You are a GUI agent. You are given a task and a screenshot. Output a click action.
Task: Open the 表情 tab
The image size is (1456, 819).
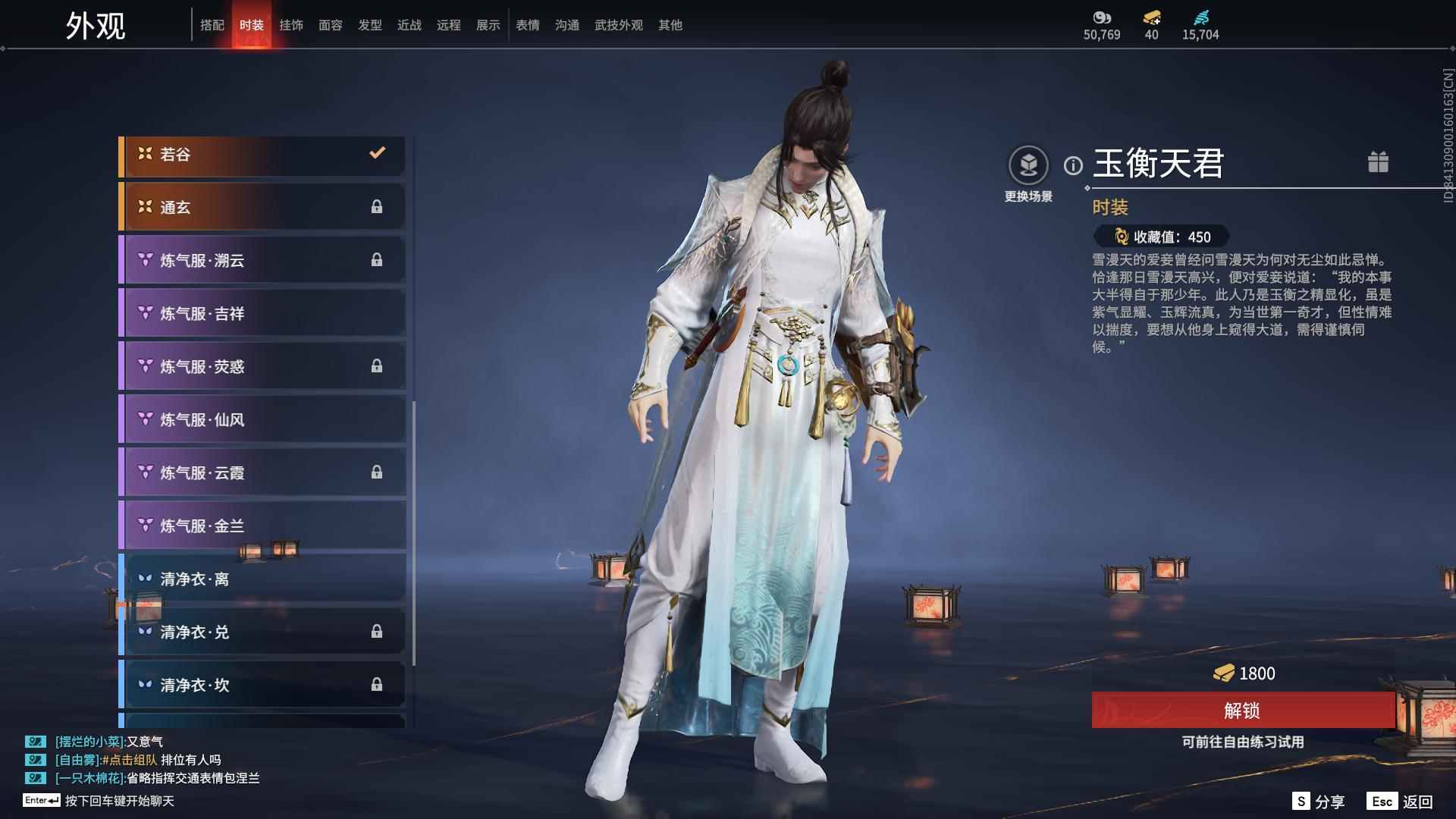527,25
